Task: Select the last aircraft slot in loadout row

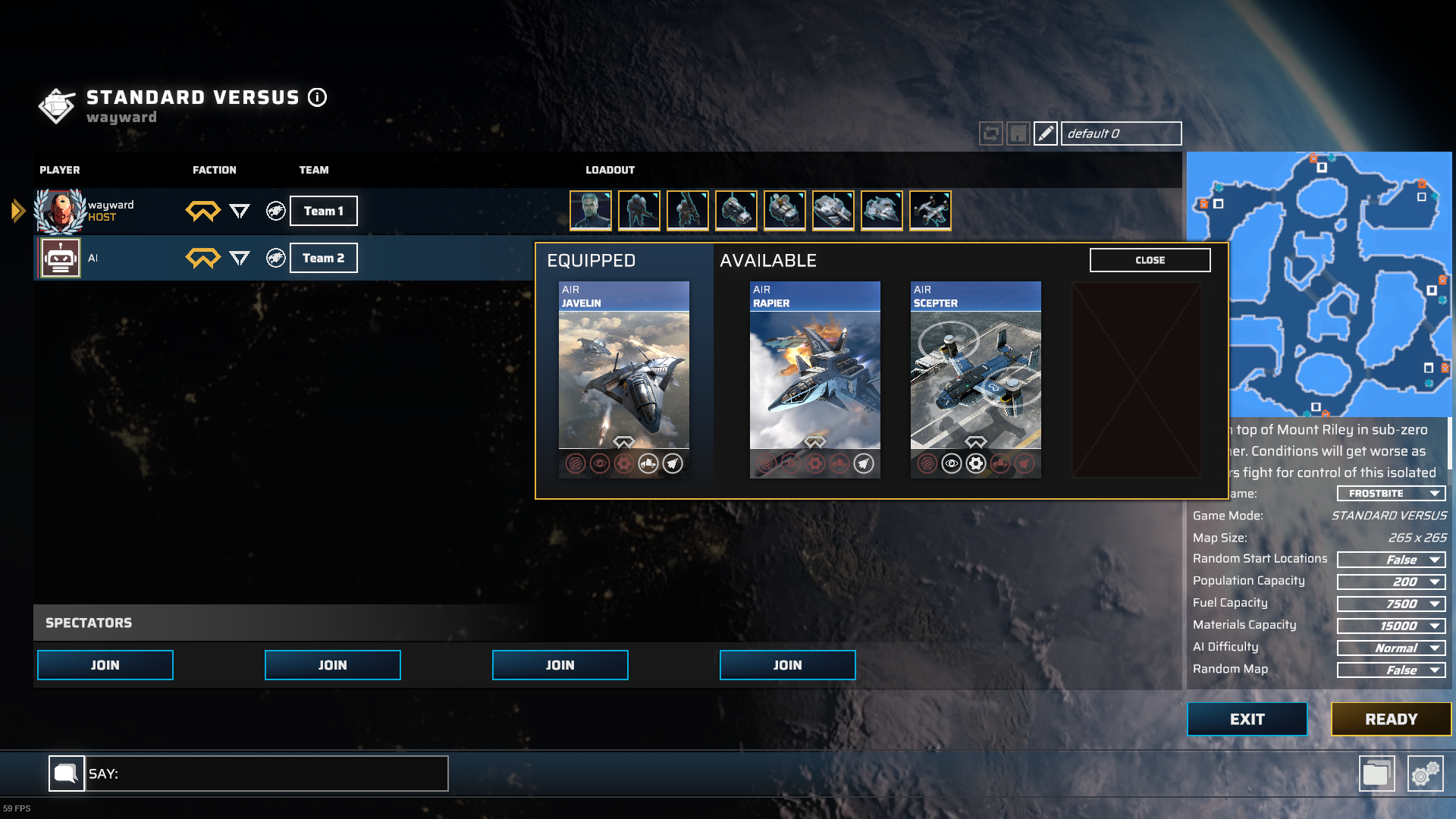Action: tap(930, 210)
